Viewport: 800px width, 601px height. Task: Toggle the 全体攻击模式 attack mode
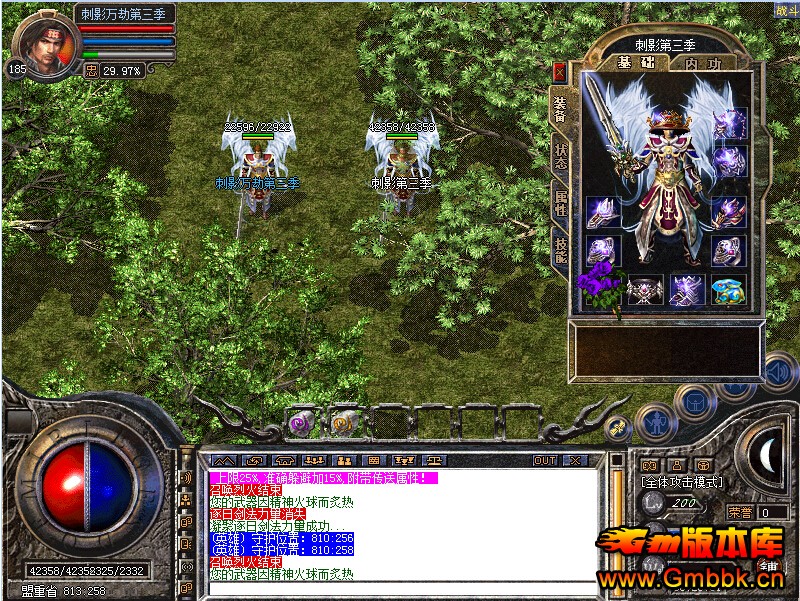(x=681, y=483)
